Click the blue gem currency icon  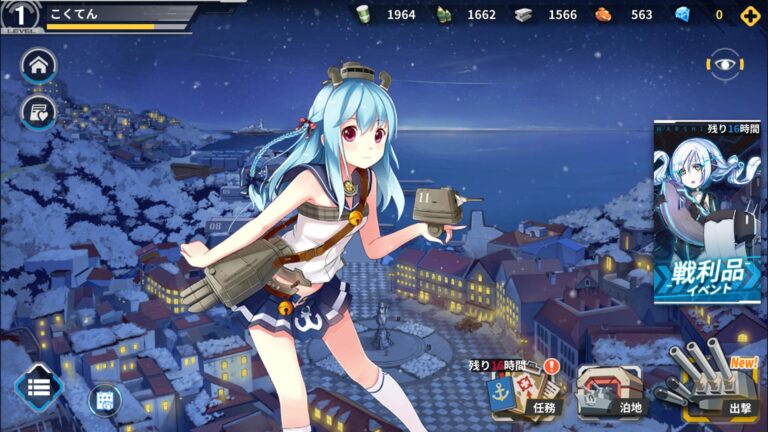tap(683, 15)
